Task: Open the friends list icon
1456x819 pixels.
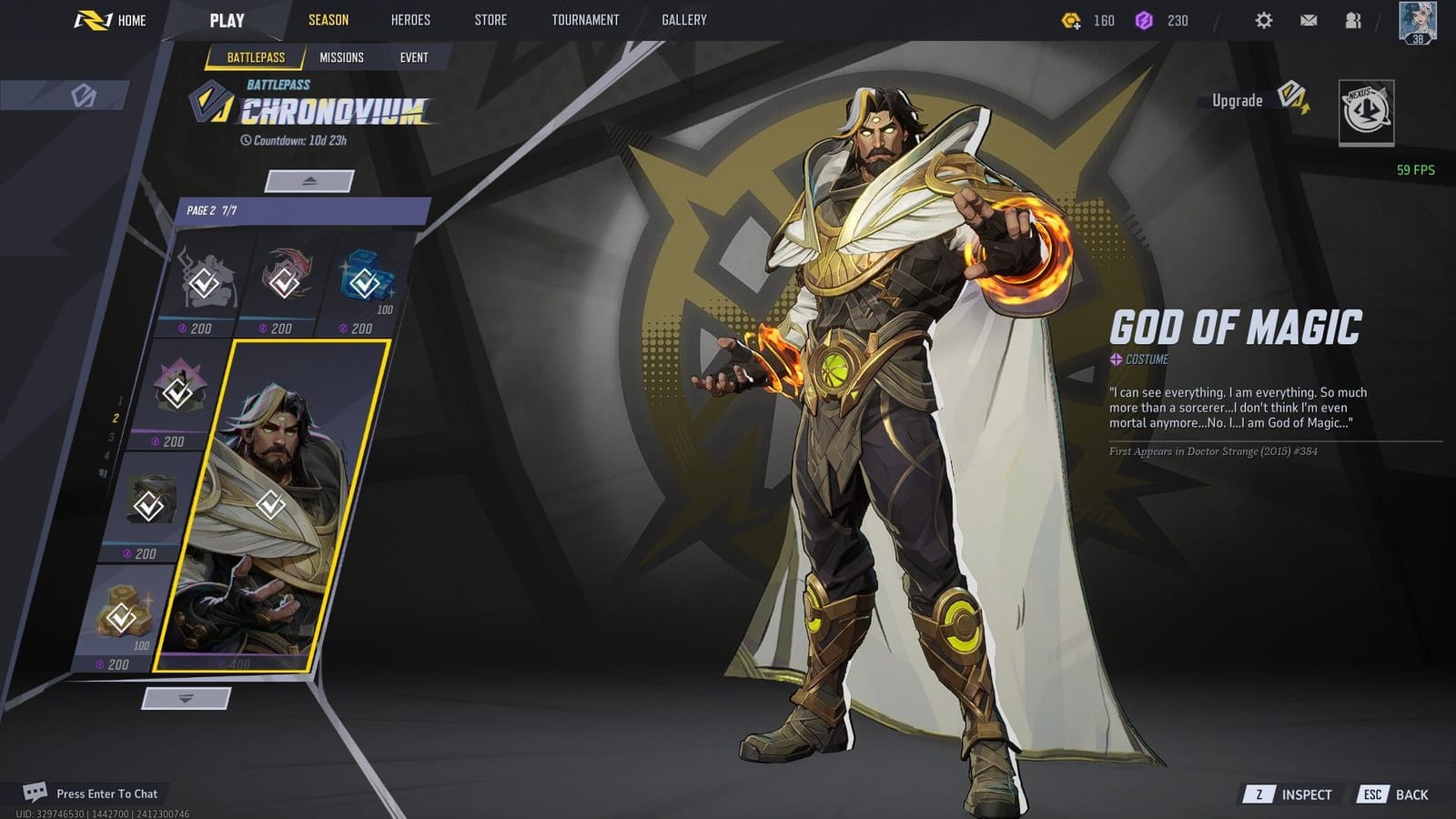Action: (x=1355, y=20)
